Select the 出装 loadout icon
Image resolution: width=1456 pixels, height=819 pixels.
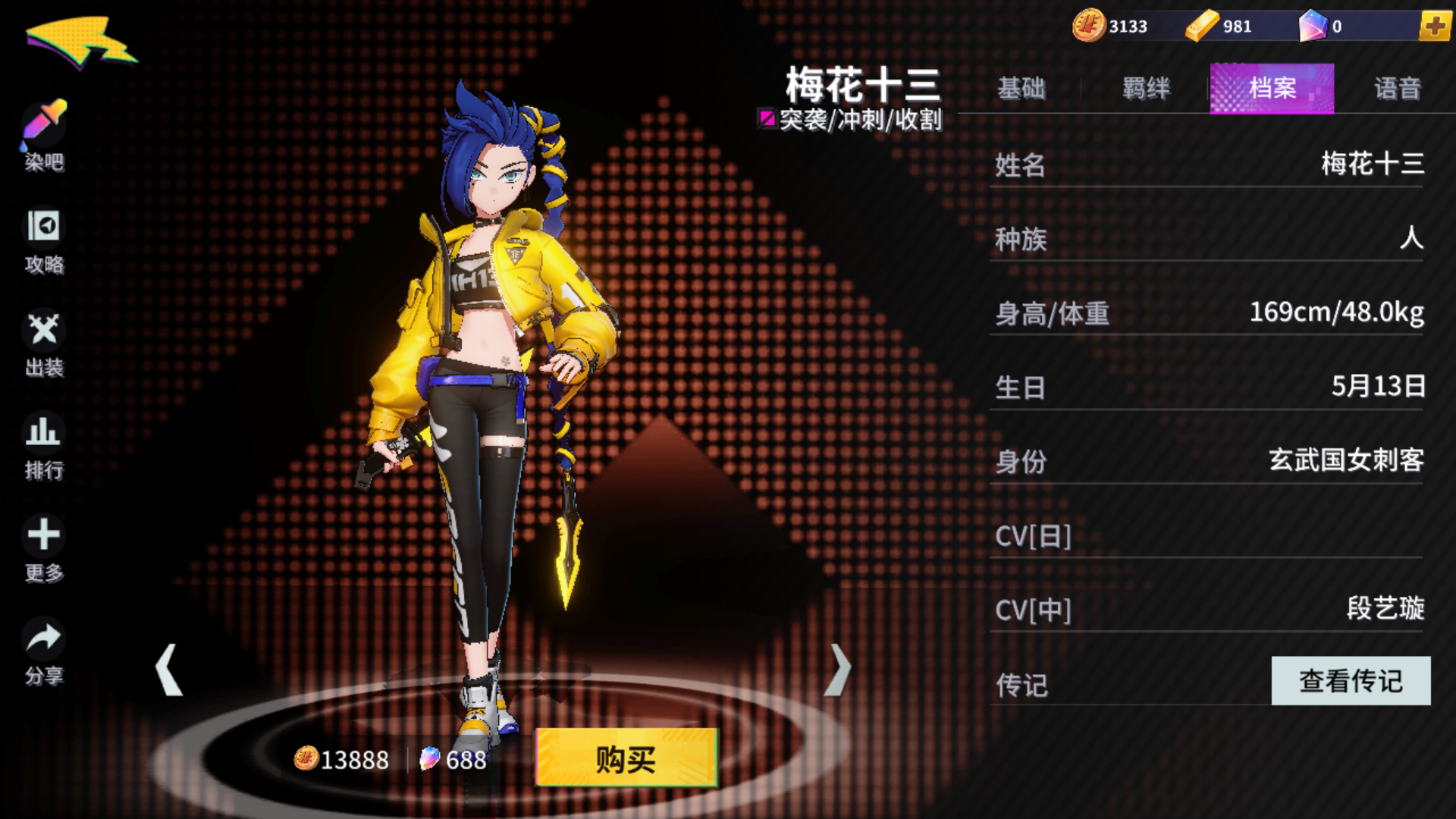43,341
